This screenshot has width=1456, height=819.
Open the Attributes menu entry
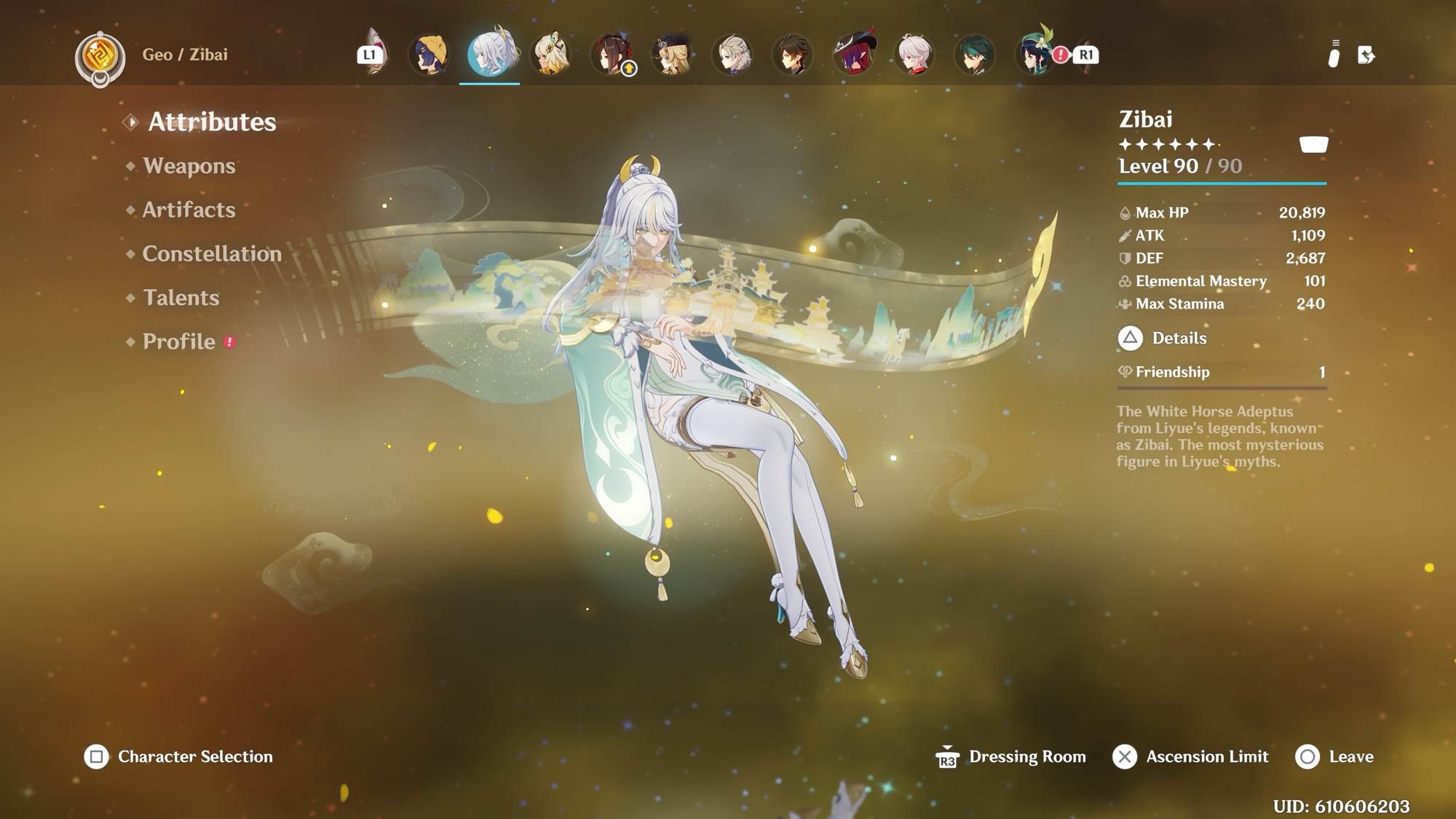coord(212,122)
